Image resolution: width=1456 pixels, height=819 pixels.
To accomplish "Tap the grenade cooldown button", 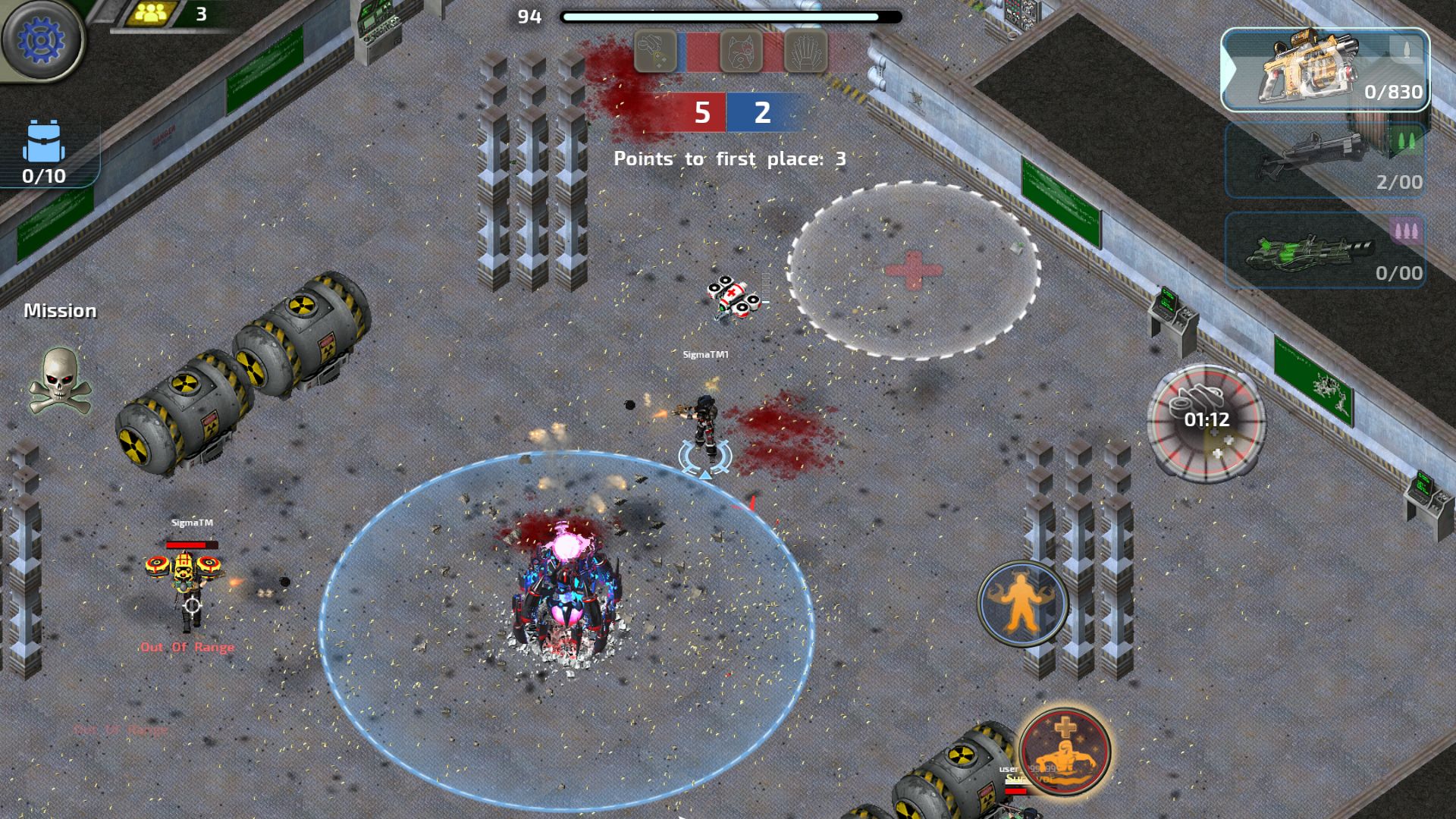I will pos(1206,421).
